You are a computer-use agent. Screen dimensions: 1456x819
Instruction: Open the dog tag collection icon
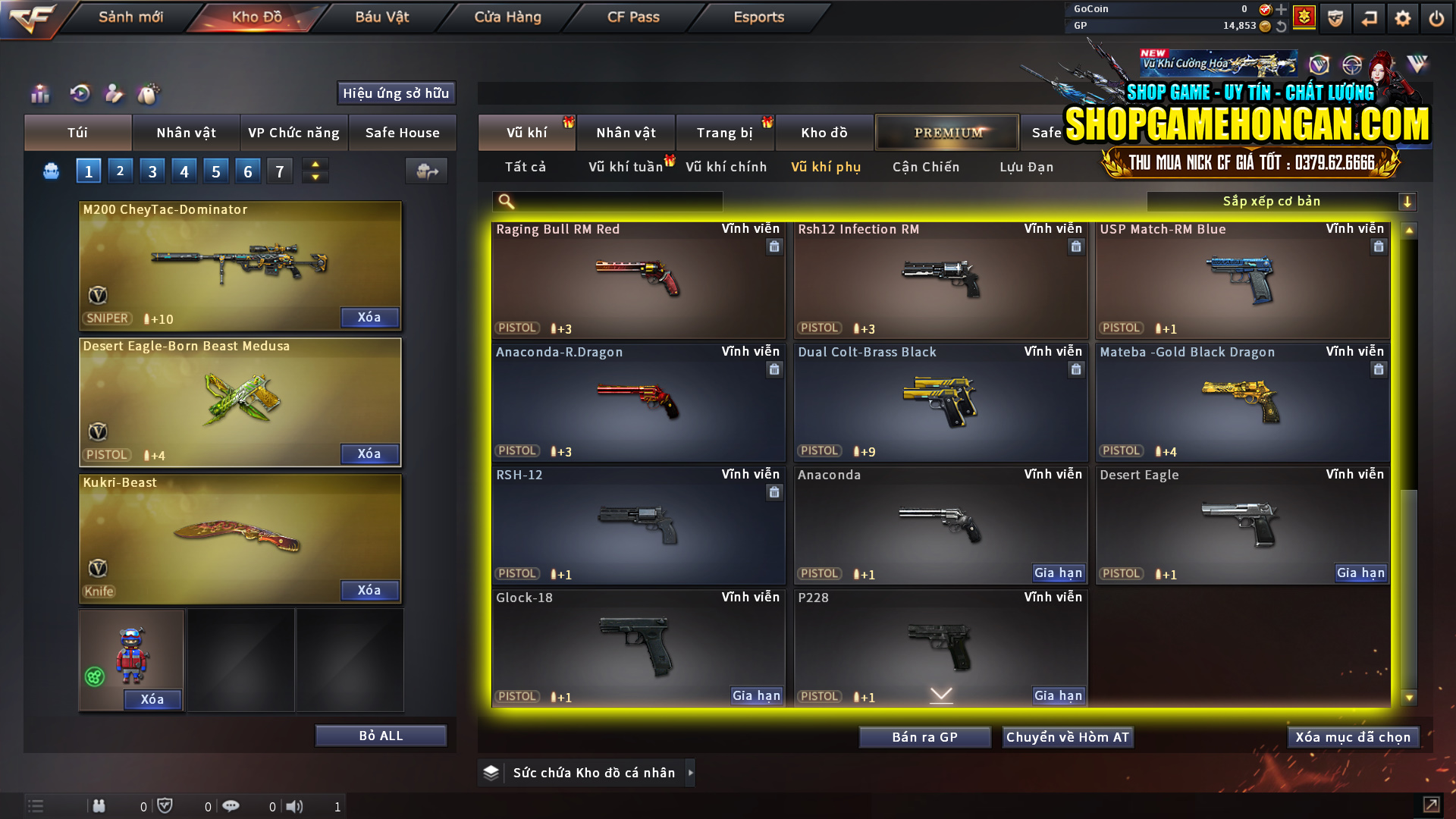149,93
